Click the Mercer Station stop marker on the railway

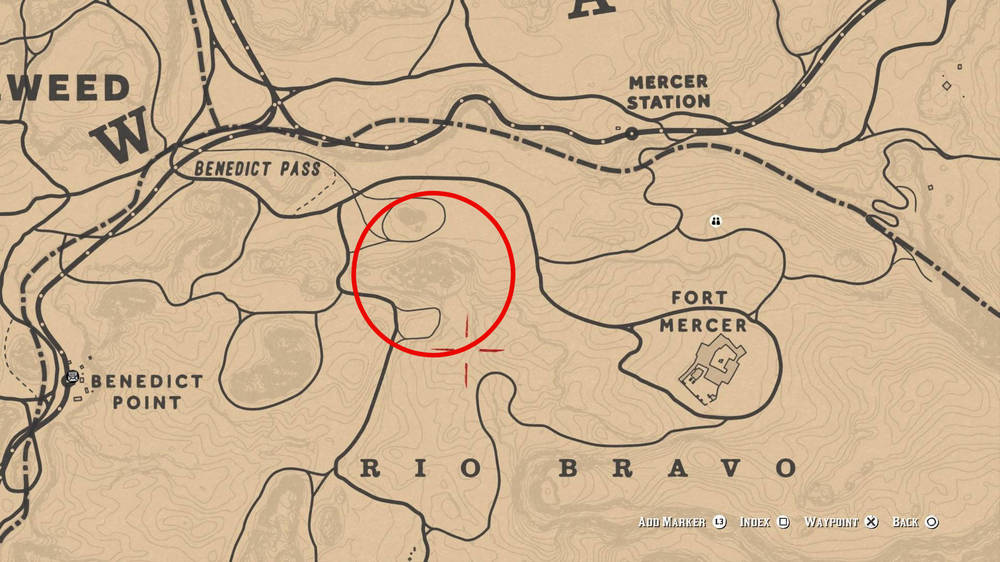[632, 132]
